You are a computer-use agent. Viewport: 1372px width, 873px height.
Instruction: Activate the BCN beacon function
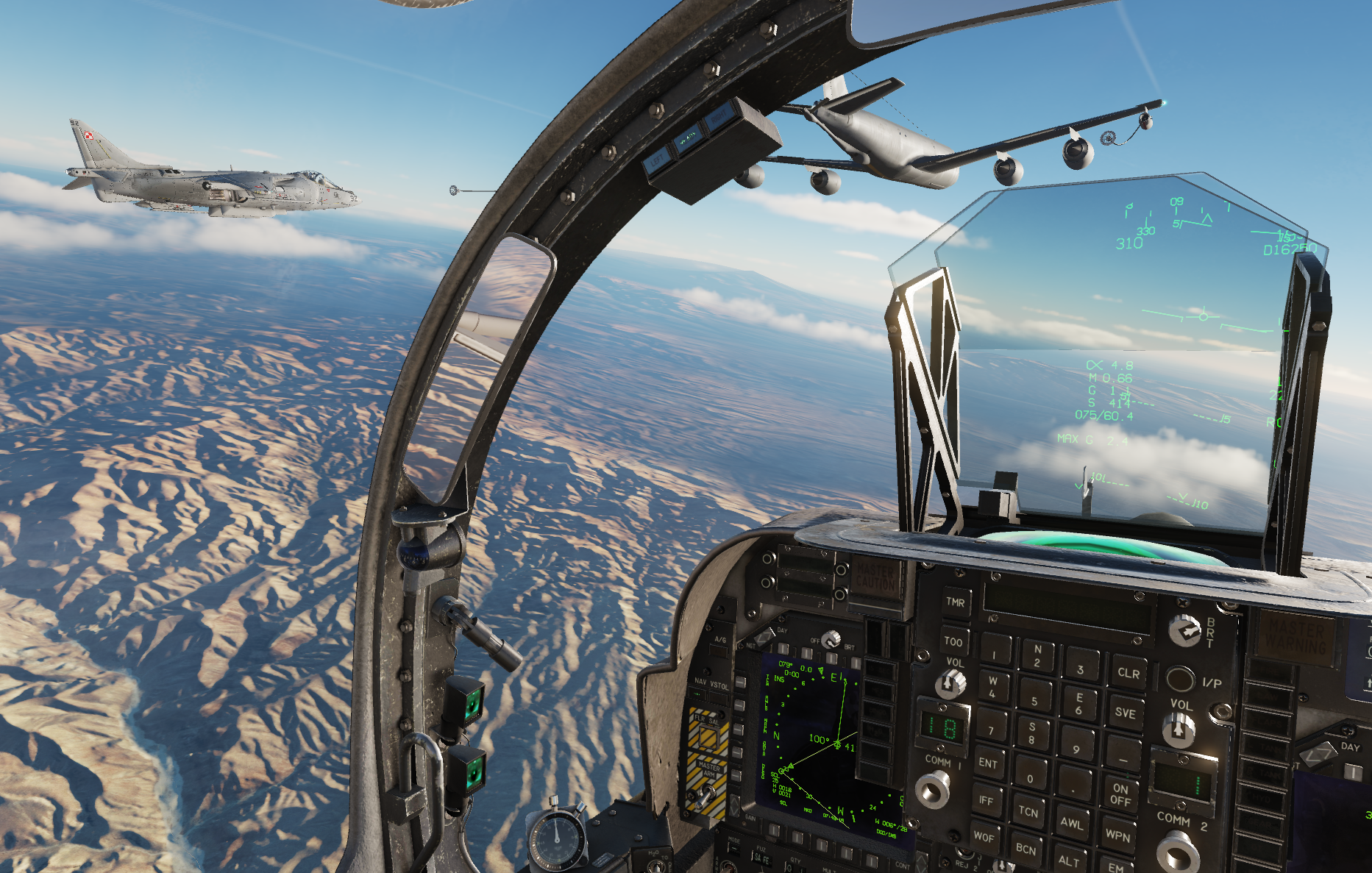[x=1026, y=849]
